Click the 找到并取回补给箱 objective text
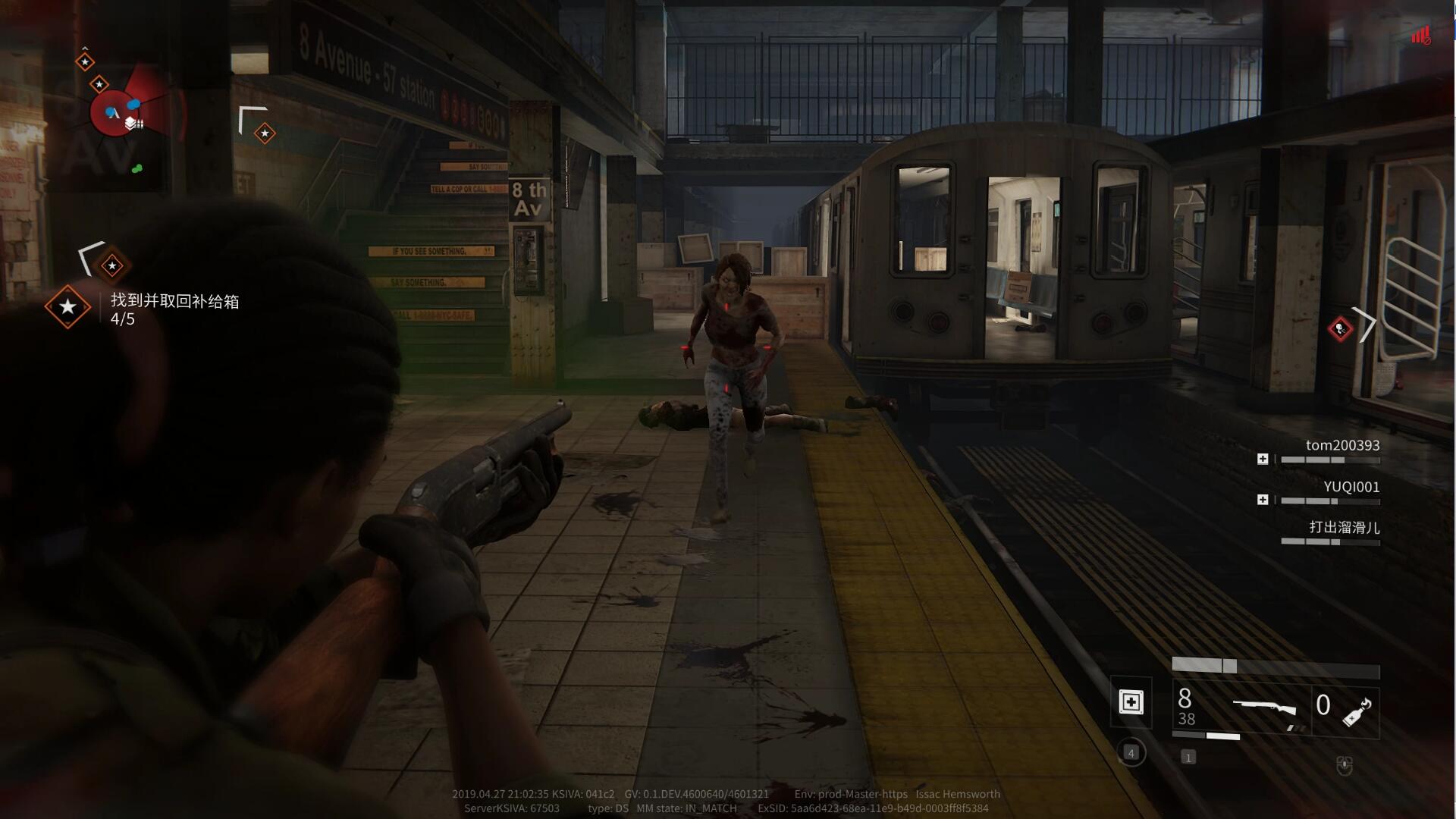Image resolution: width=1456 pixels, height=819 pixels. pos(175,301)
